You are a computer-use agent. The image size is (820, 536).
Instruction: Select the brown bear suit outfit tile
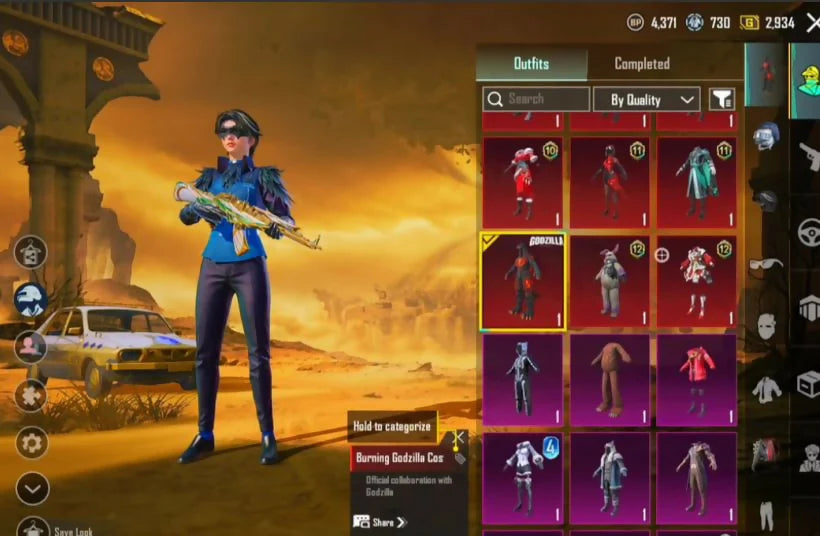click(609, 379)
